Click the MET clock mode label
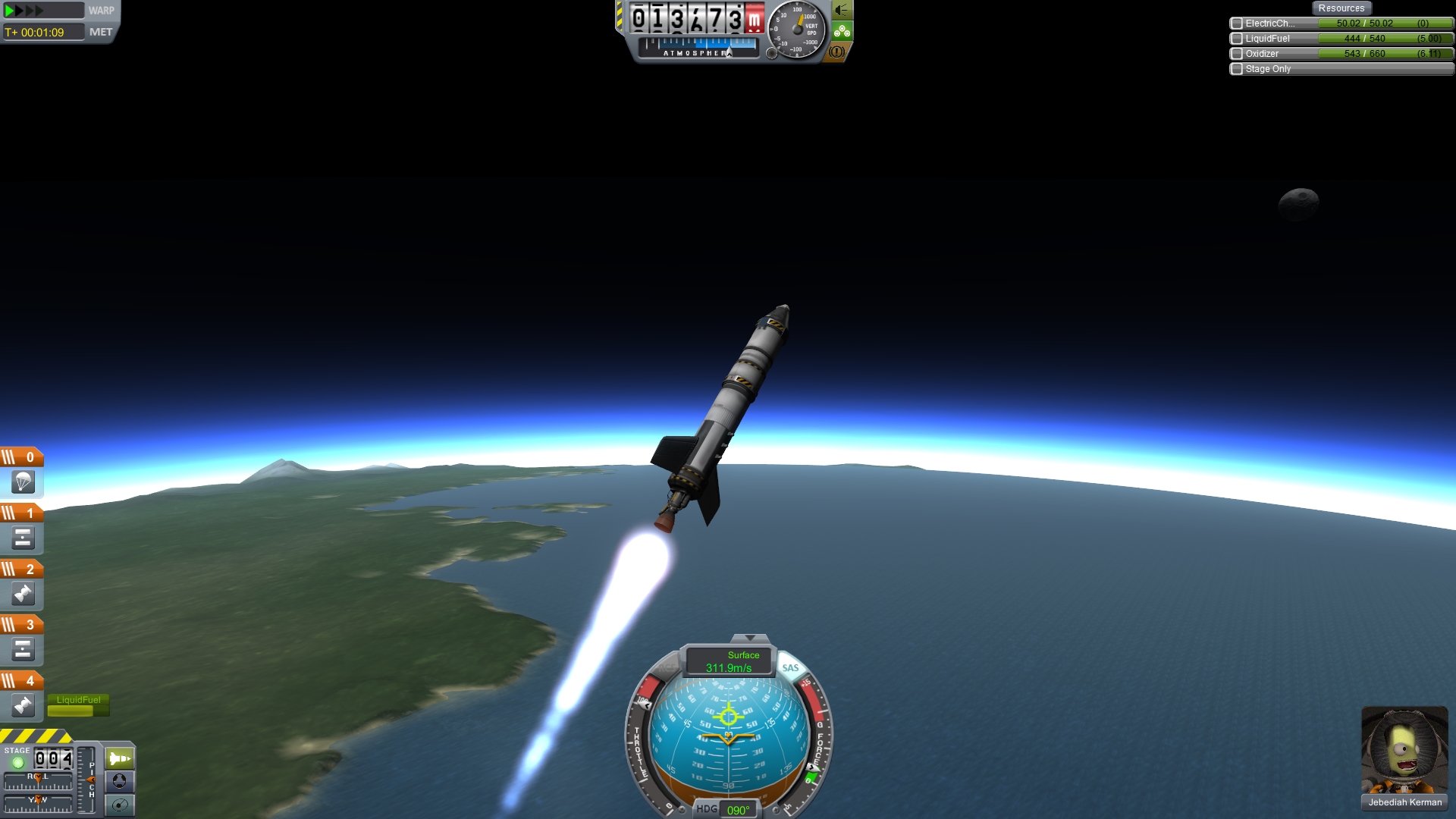 [101, 32]
